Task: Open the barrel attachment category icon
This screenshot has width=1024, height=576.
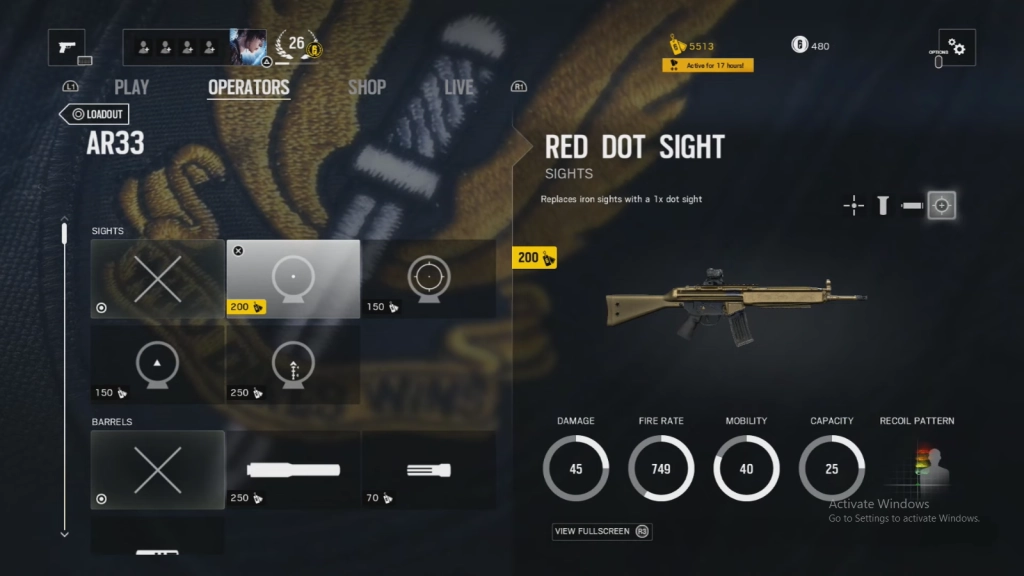Action: coord(911,206)
